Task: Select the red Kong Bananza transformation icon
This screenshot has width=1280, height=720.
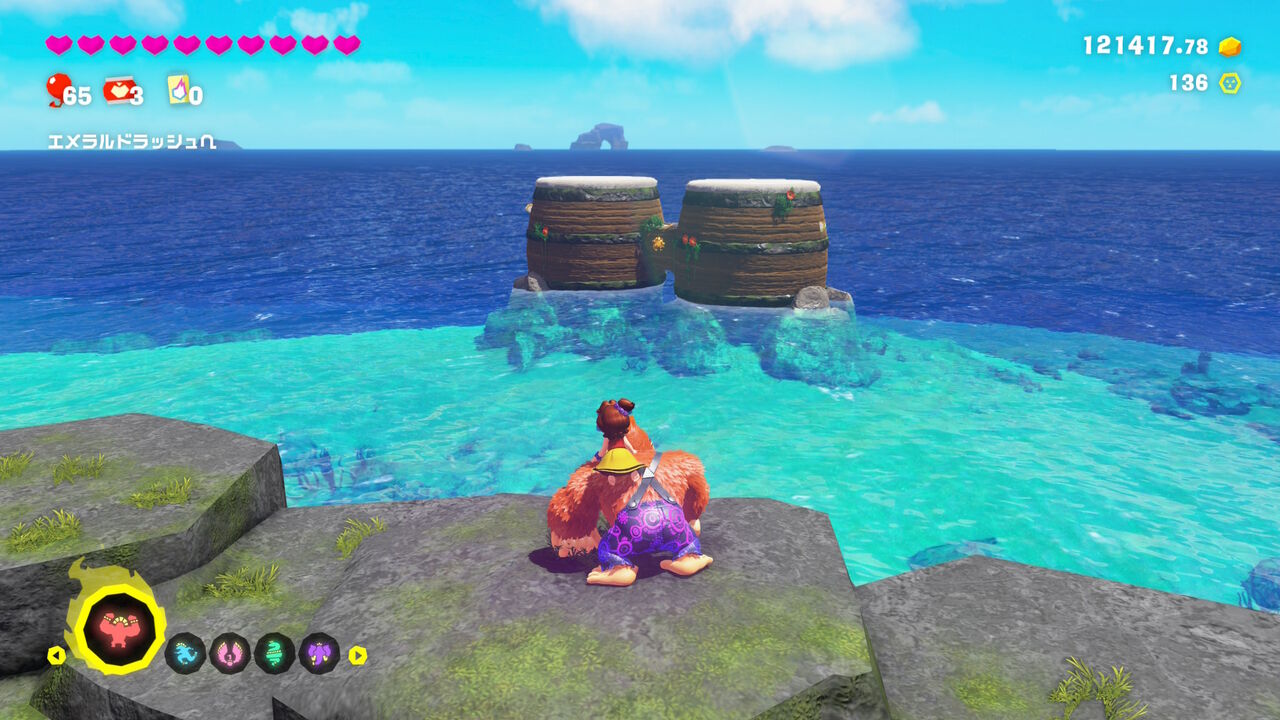Action: point(119,628)
